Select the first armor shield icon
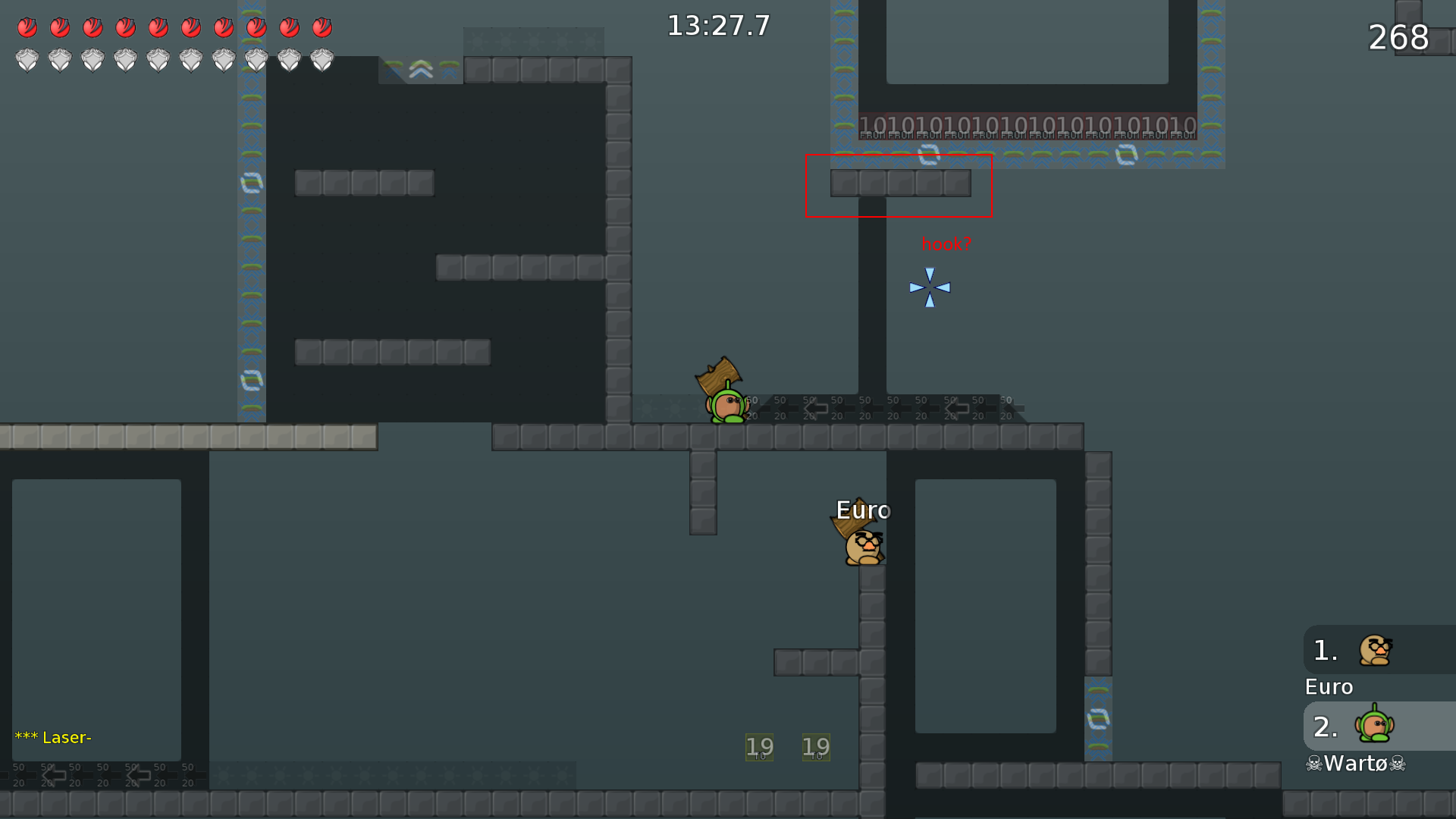The height and width of the screenshot is (819, 1456). pyautogui.click(x=27, y=58)
